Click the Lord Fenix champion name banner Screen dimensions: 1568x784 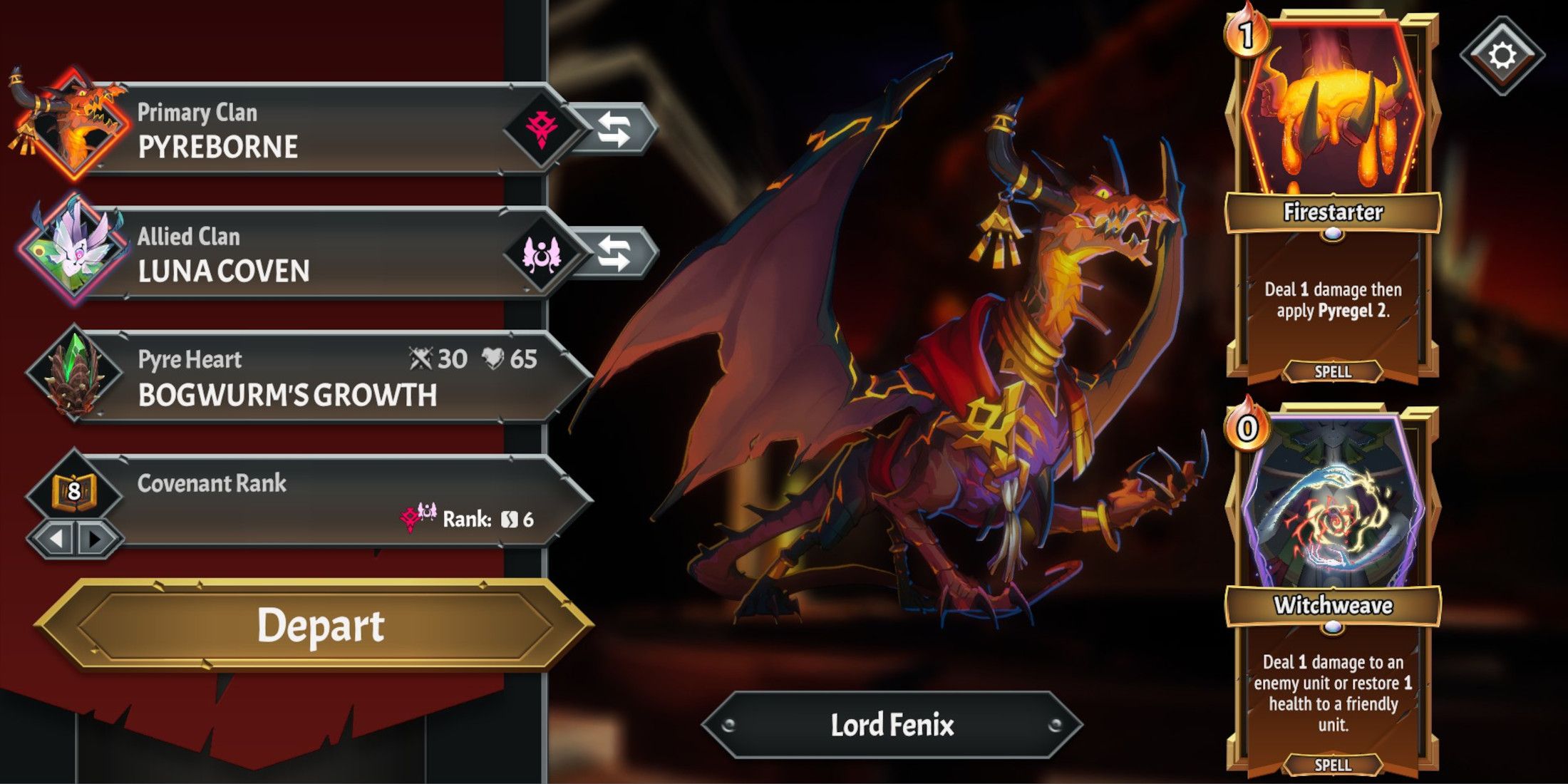(892, 725)
